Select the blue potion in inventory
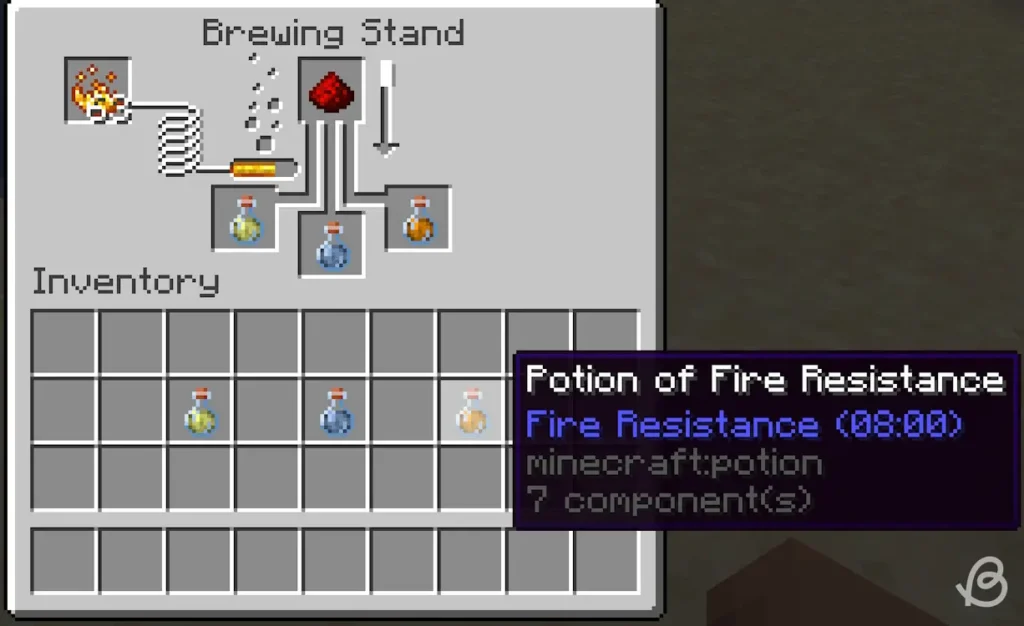The width and height of the screenshot is (1024, 626). click(335, 412)
